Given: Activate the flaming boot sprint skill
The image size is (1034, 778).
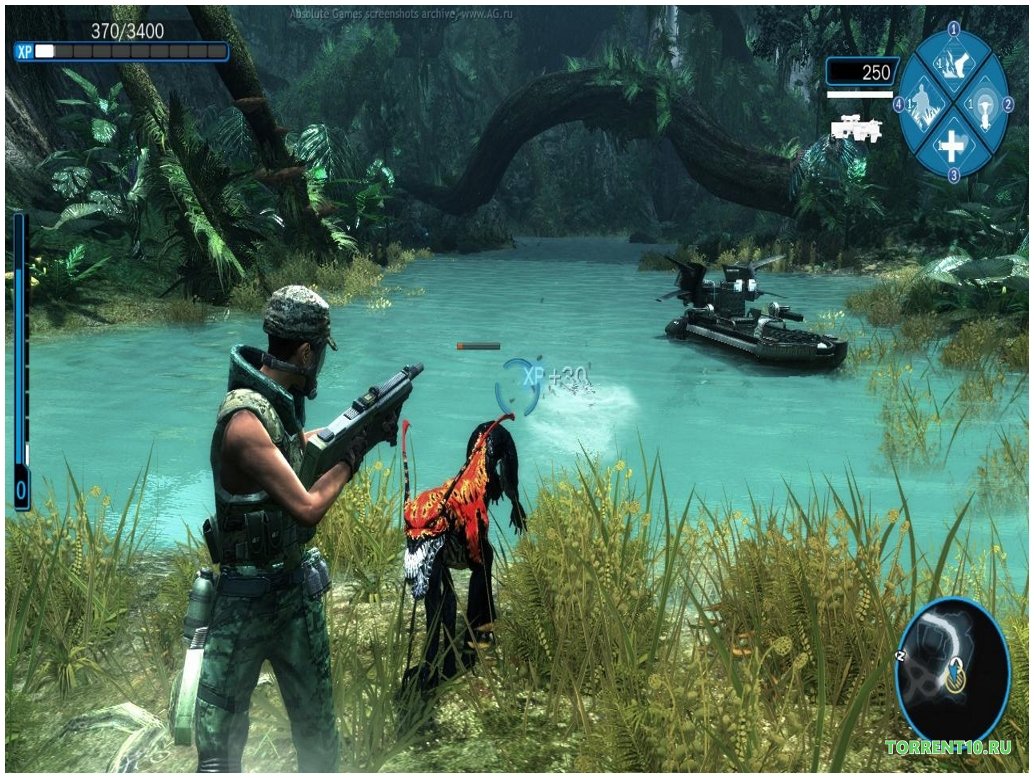Looking at the screenshot, I should [x=952, y=65].
